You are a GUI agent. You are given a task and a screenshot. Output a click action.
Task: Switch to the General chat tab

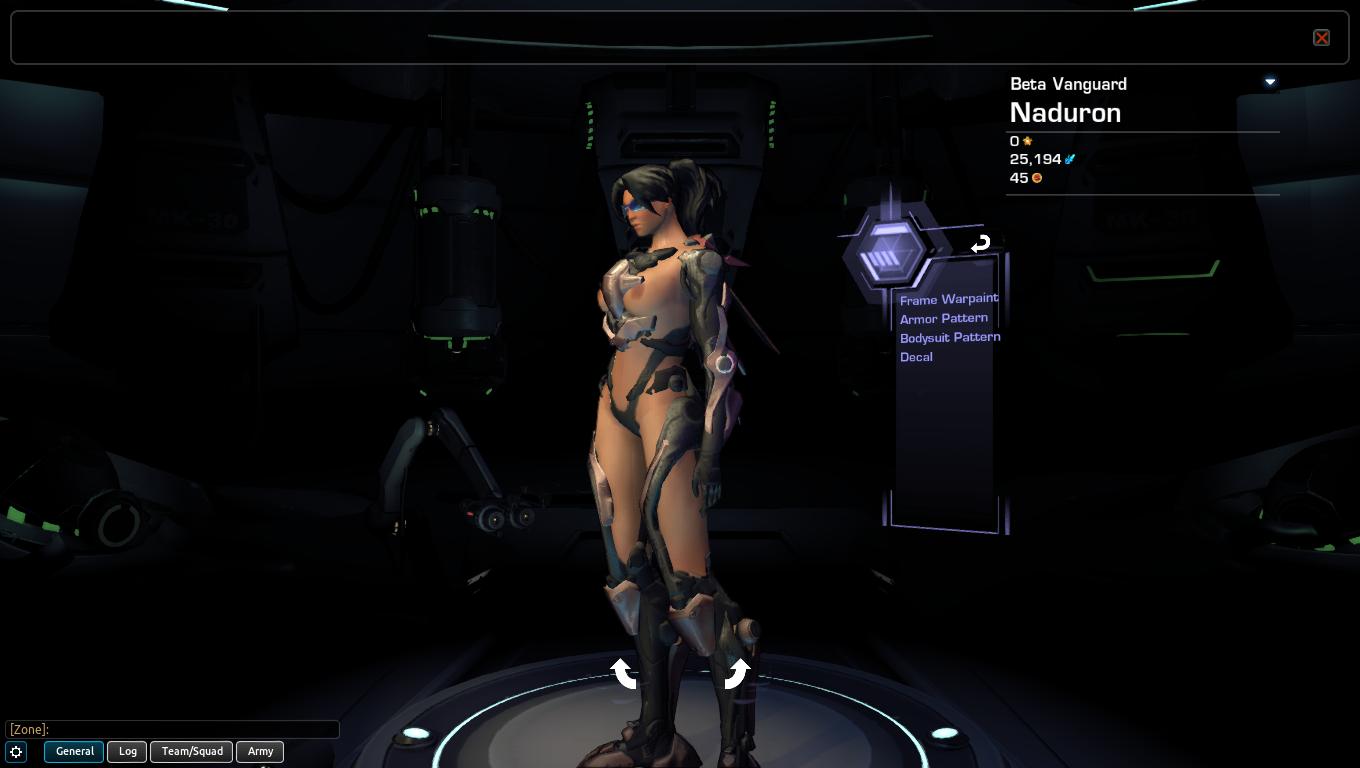(x=74, y=751)
